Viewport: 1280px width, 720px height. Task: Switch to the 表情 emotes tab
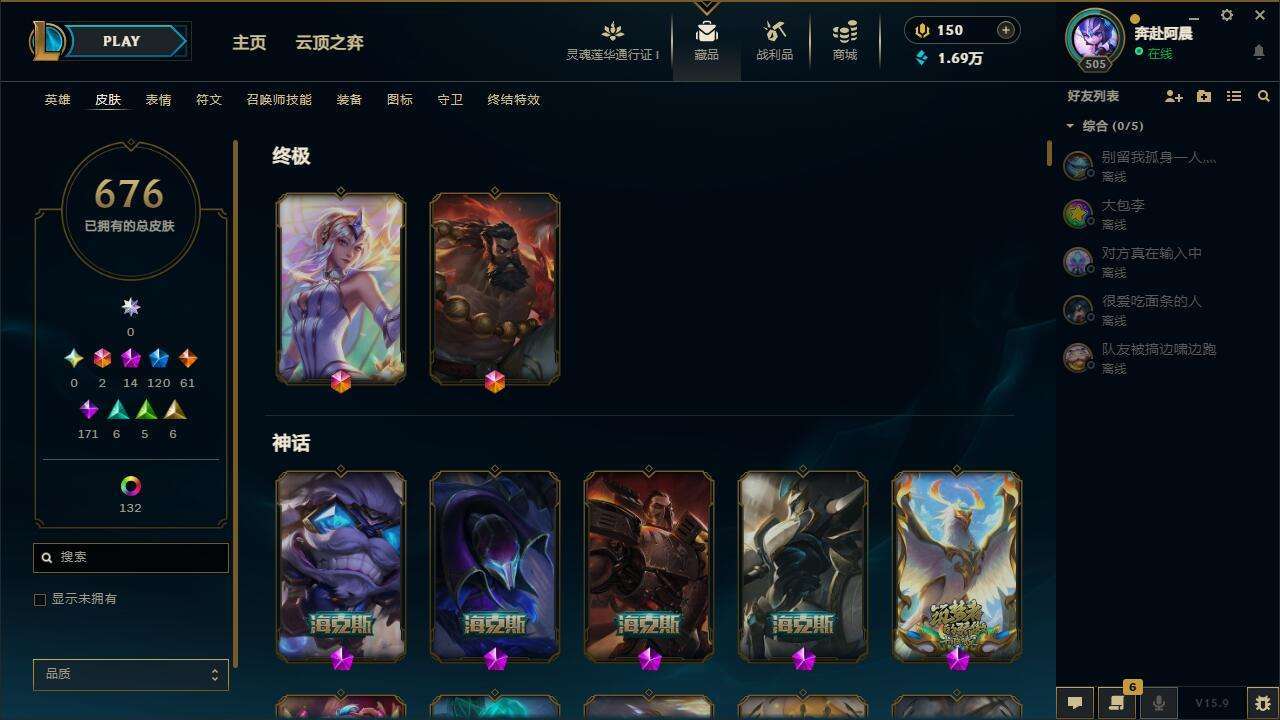[157, 100]
